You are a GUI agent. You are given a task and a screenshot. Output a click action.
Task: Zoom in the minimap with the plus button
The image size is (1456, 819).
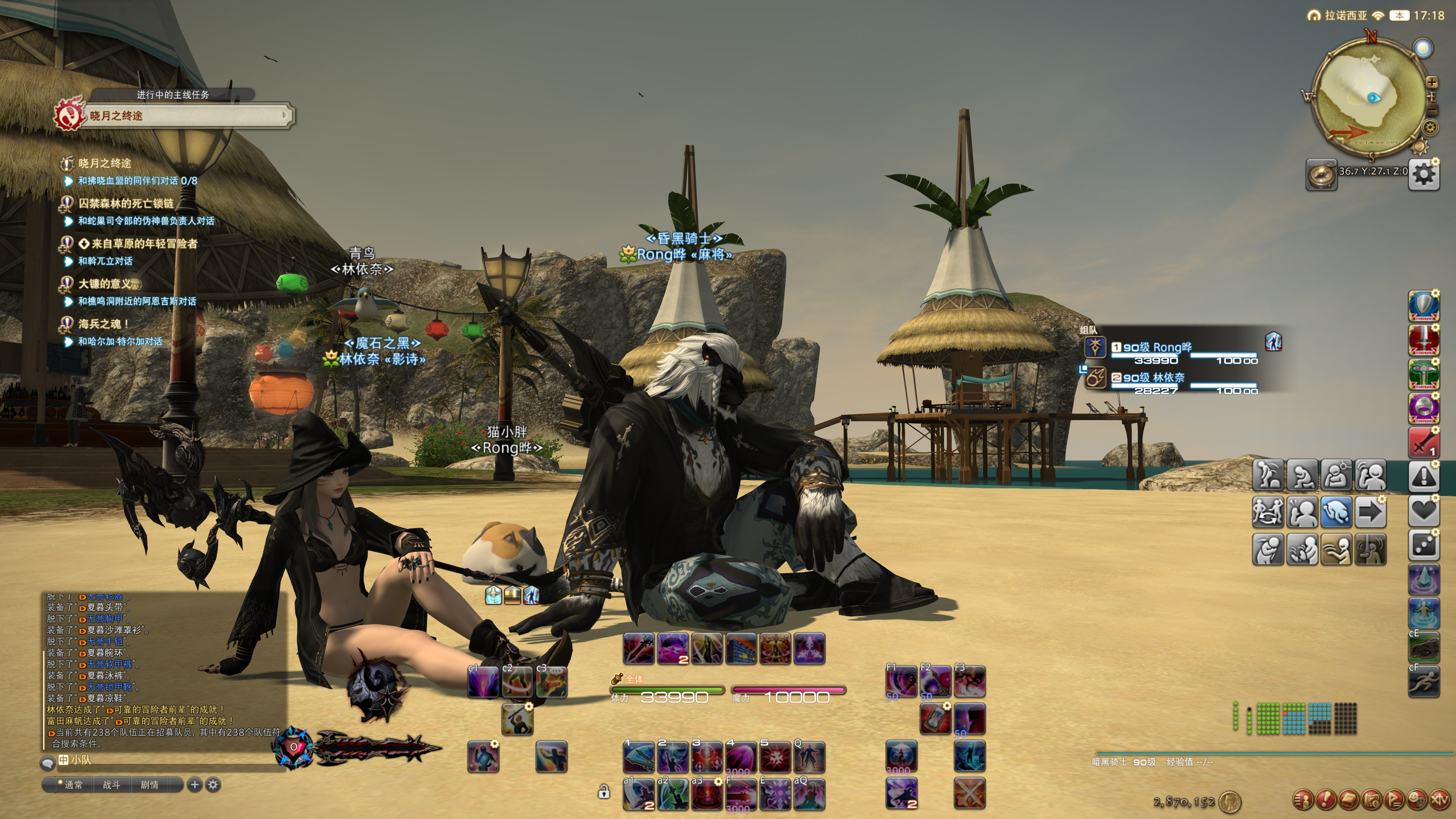coord(1432,83)
